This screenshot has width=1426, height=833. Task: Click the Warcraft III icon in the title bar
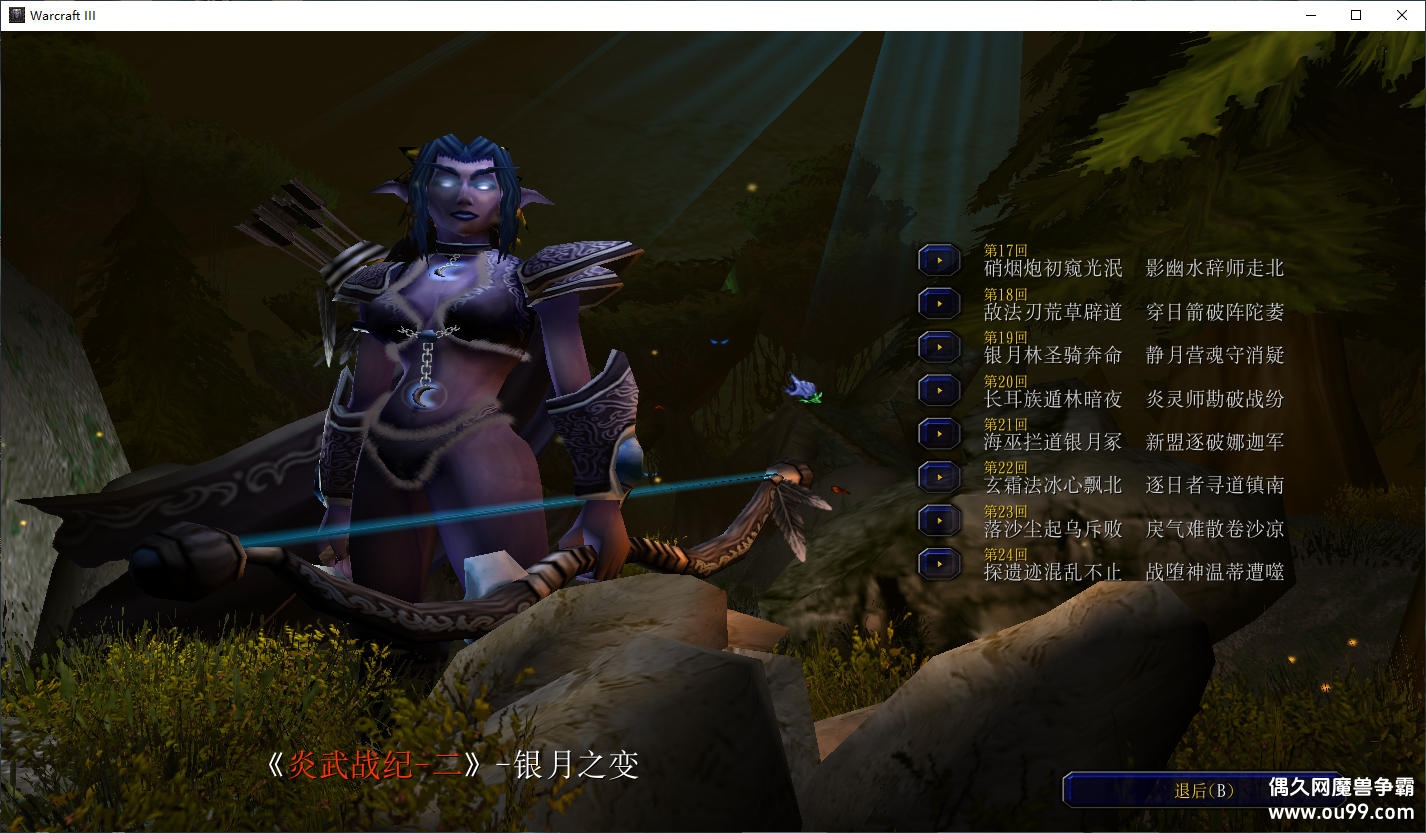(15, 15)
